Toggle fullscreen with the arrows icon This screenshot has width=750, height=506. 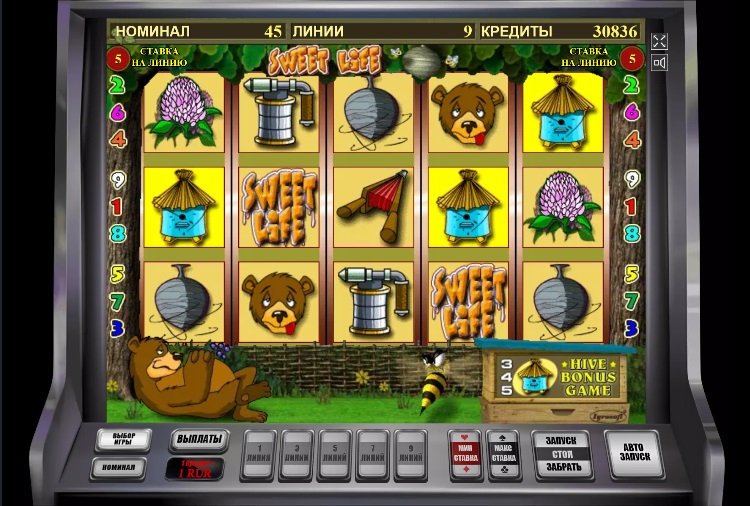(x=659, y=41)
